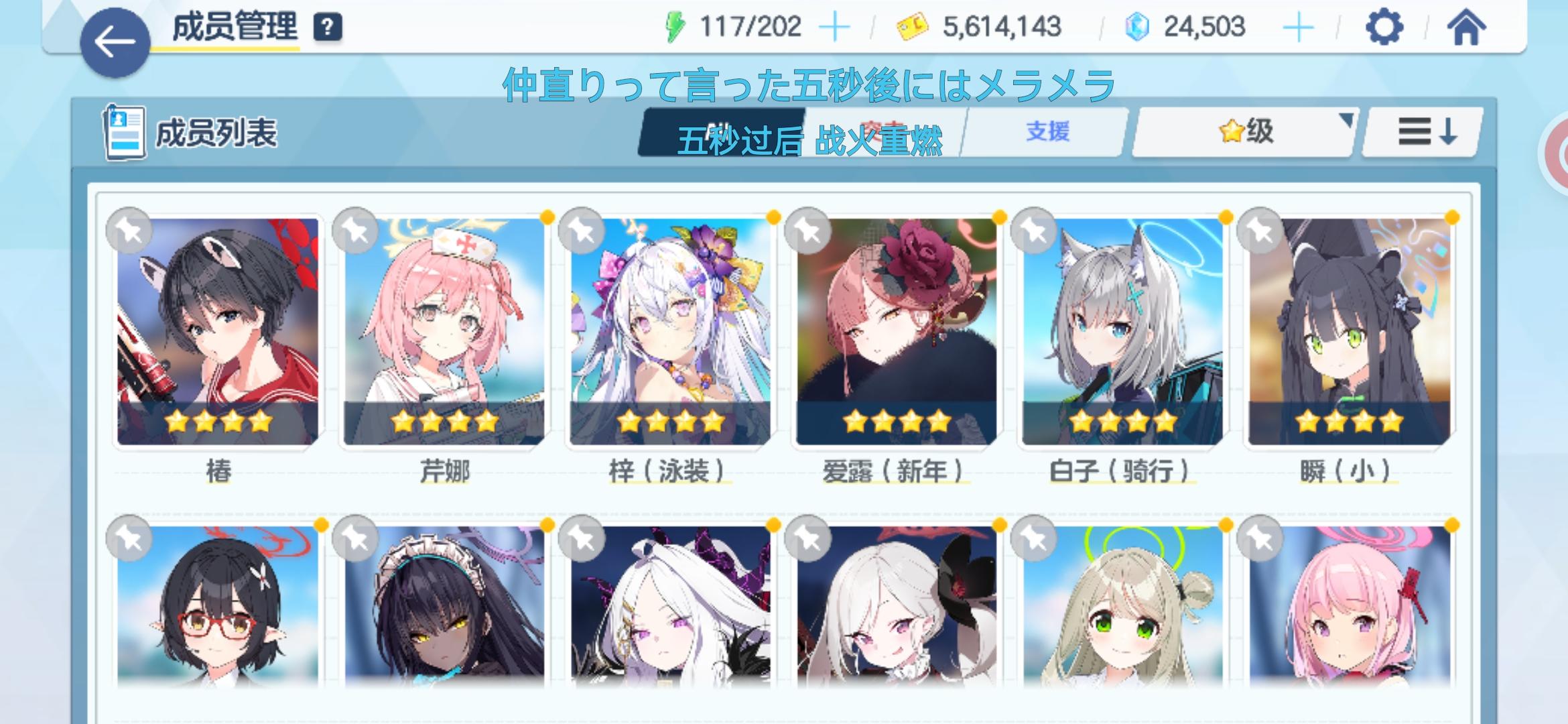The height and width of the screenshot is (724, 1568).
Task: Click the back arrow button
Action: tap(115, 40)
